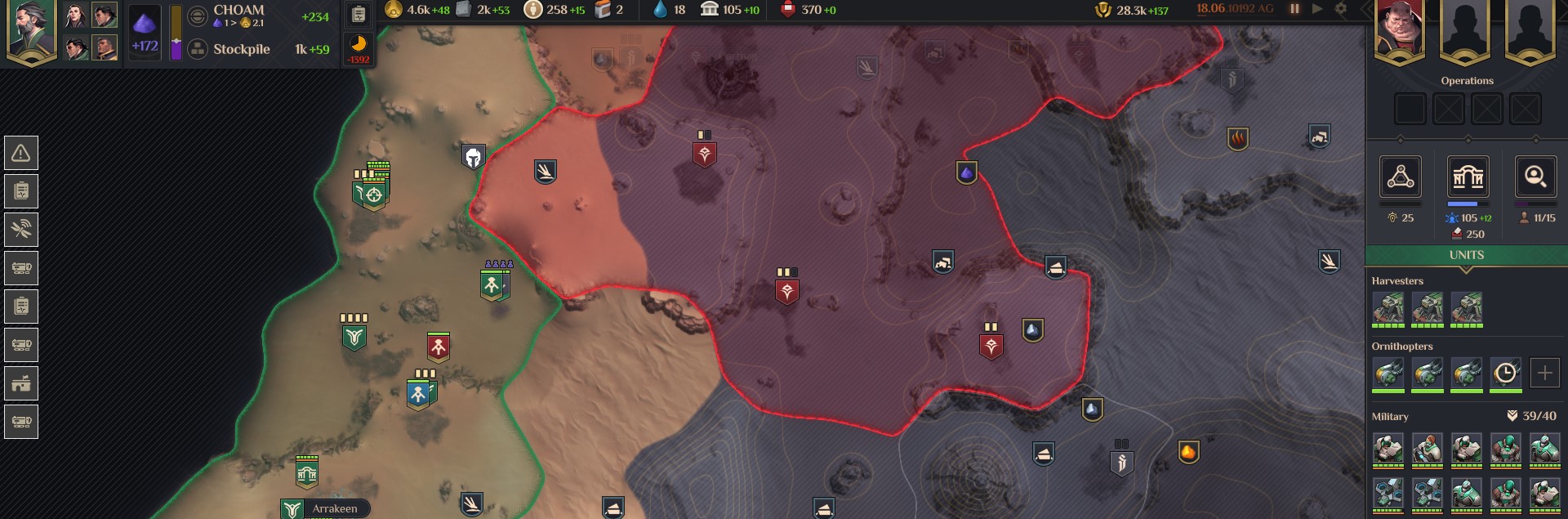Select the Arrakeen main base label
This screenshot has height=519, width=1568.
[334, 508]
